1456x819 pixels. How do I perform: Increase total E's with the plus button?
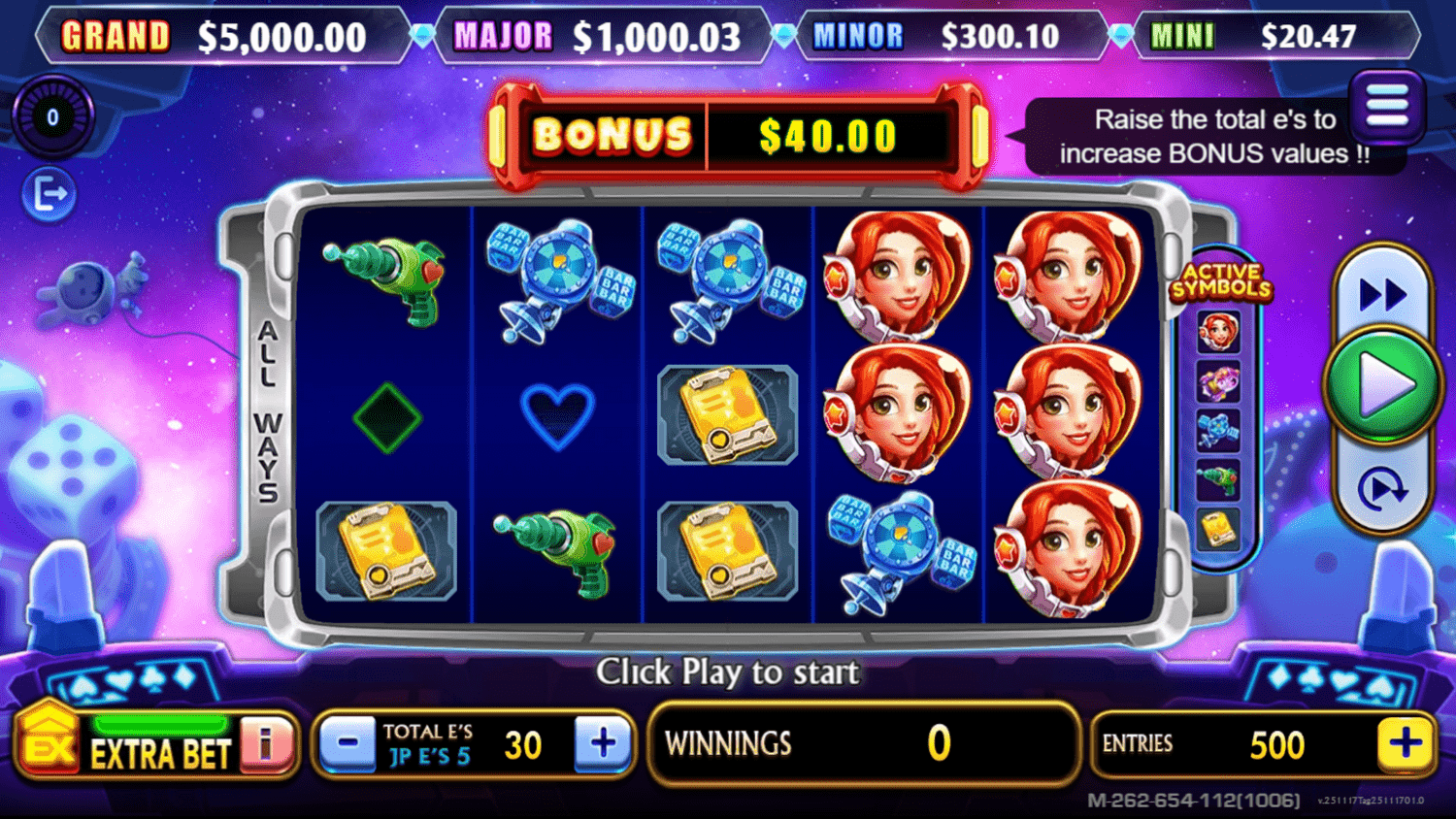pyautogui.click(x=603, y=744)
